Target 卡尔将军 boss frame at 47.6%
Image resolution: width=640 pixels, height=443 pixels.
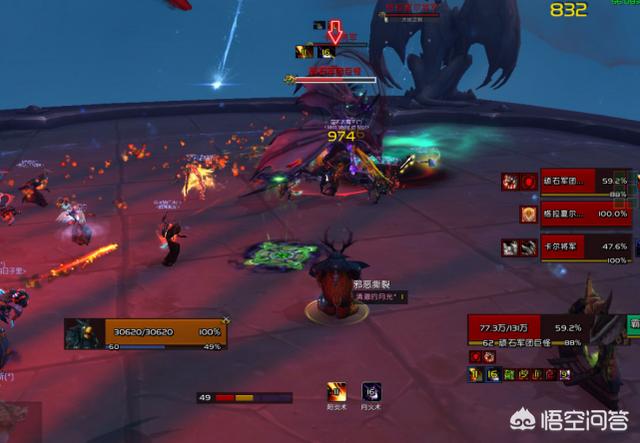[586, 246]
